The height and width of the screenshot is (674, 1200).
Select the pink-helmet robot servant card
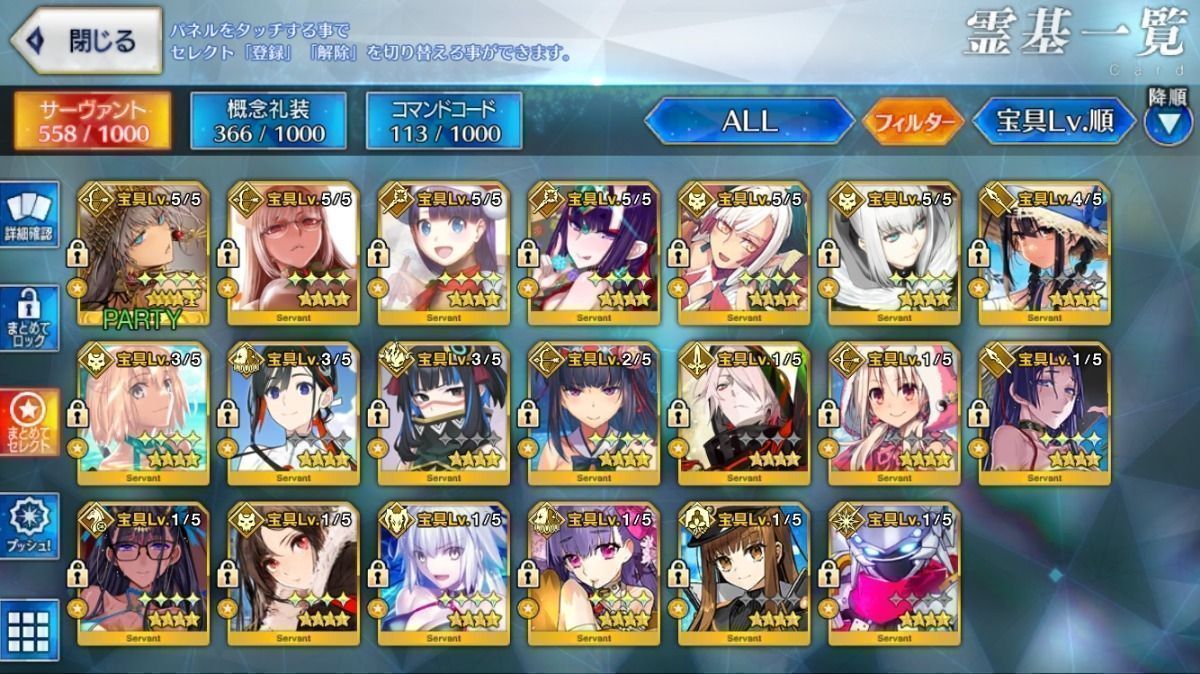[893, 574]
